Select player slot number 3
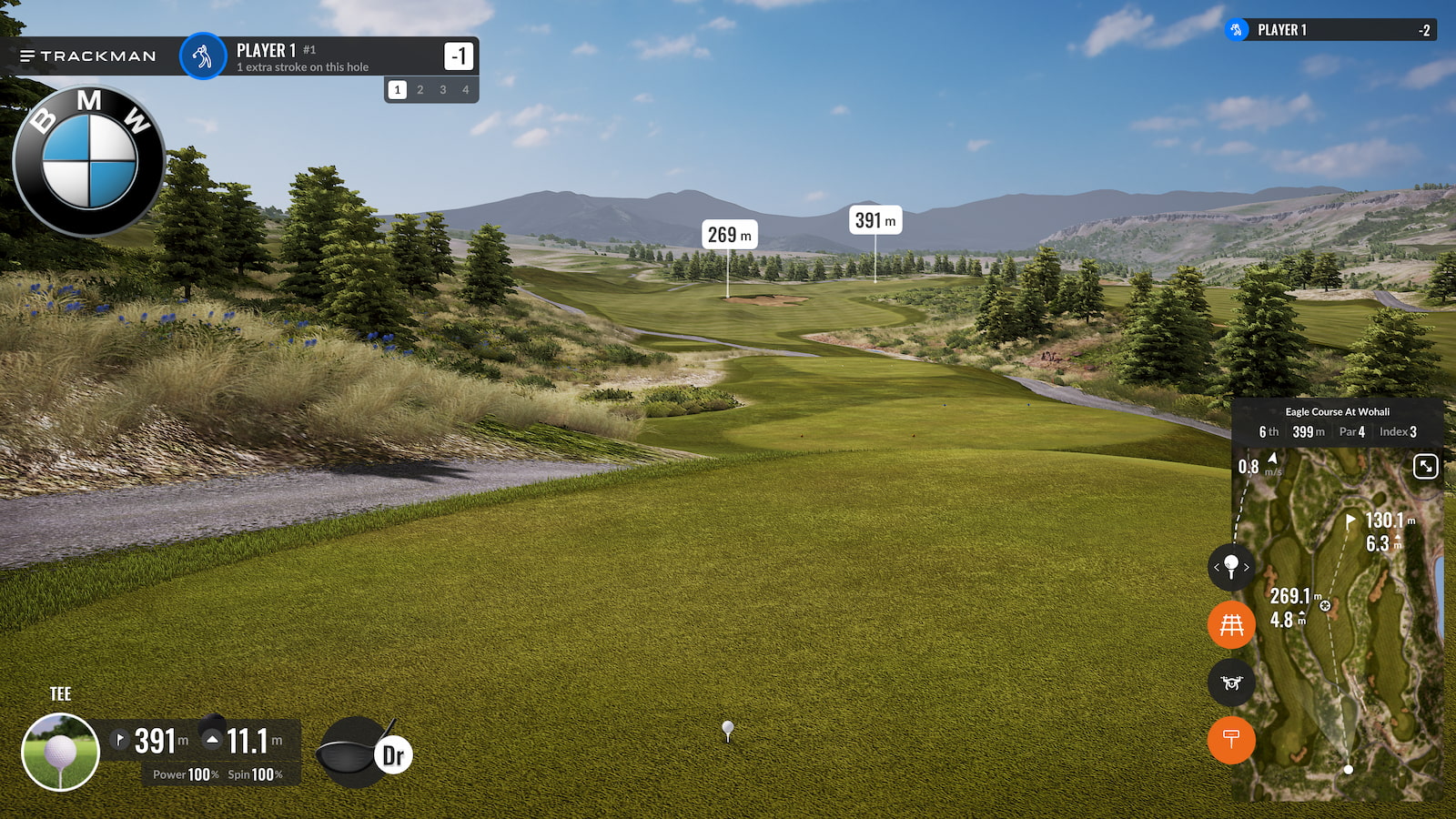 pos(443,90)
